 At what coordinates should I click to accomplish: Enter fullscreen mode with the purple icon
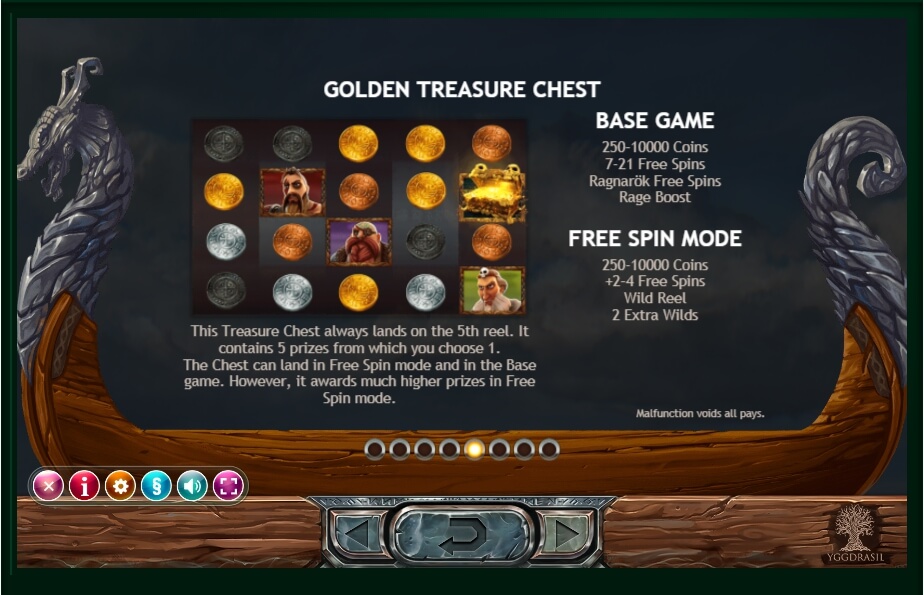pyautogui.click(x=228, y=487)
